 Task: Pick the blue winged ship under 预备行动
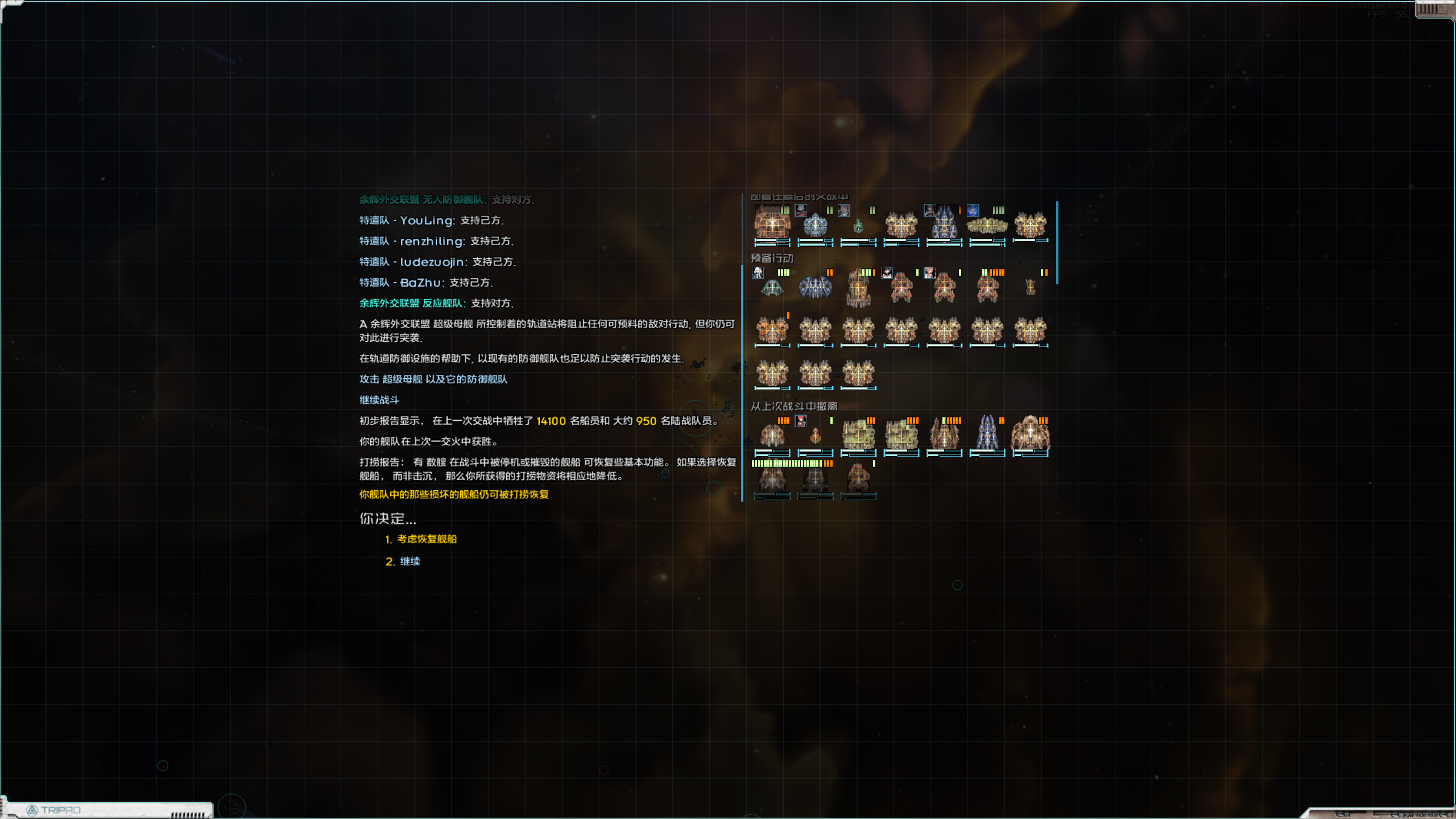pyautogui.click(x=815, y=288)
